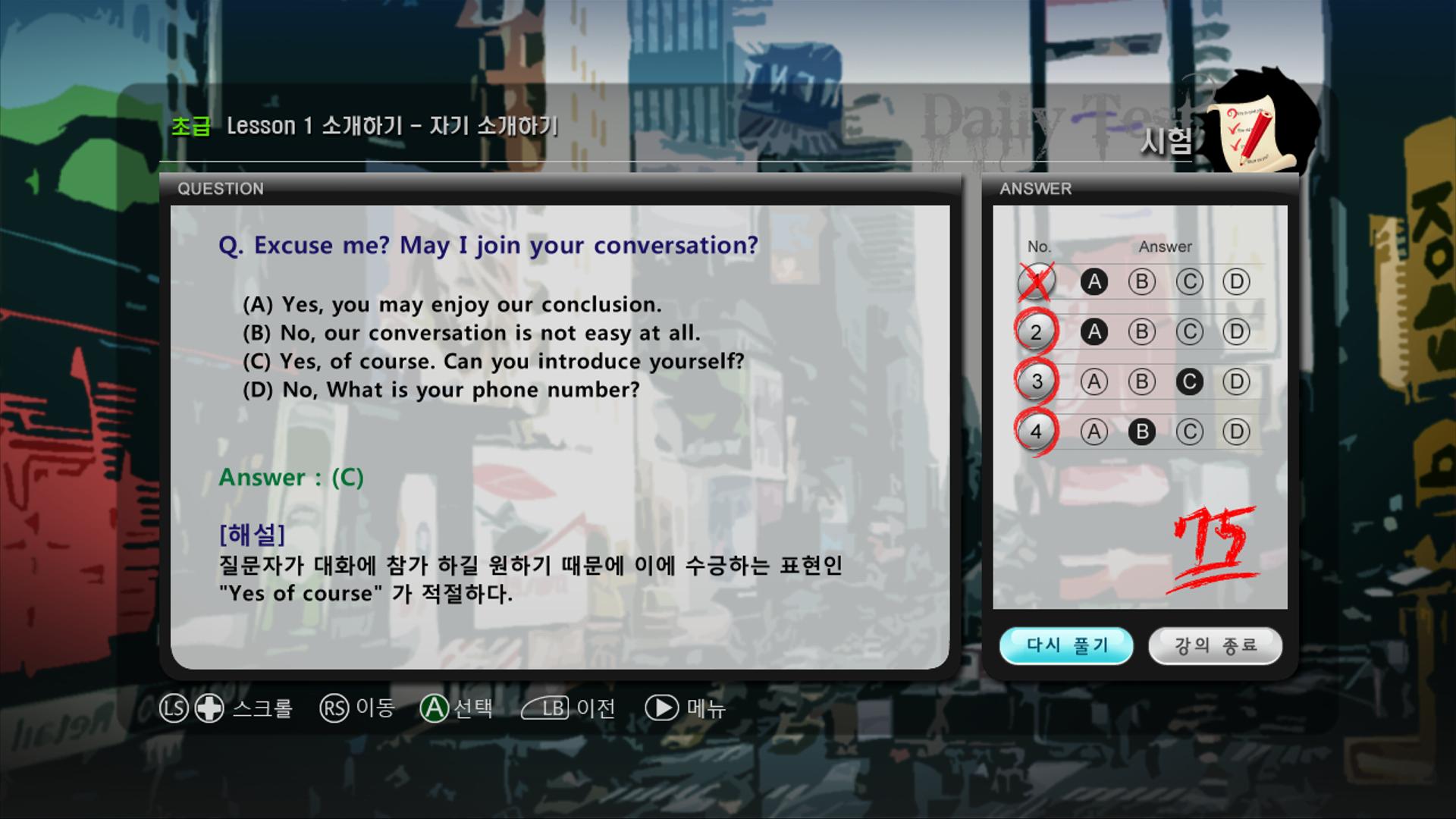Select answer B for question 1
This screenshot has width=1456, height=819.
tap(1142, 281)
